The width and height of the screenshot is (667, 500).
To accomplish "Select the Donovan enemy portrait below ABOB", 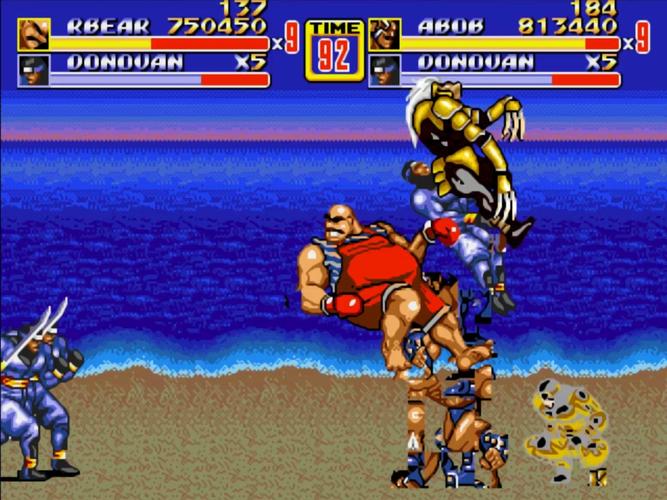I will click(x=384, y=70).
